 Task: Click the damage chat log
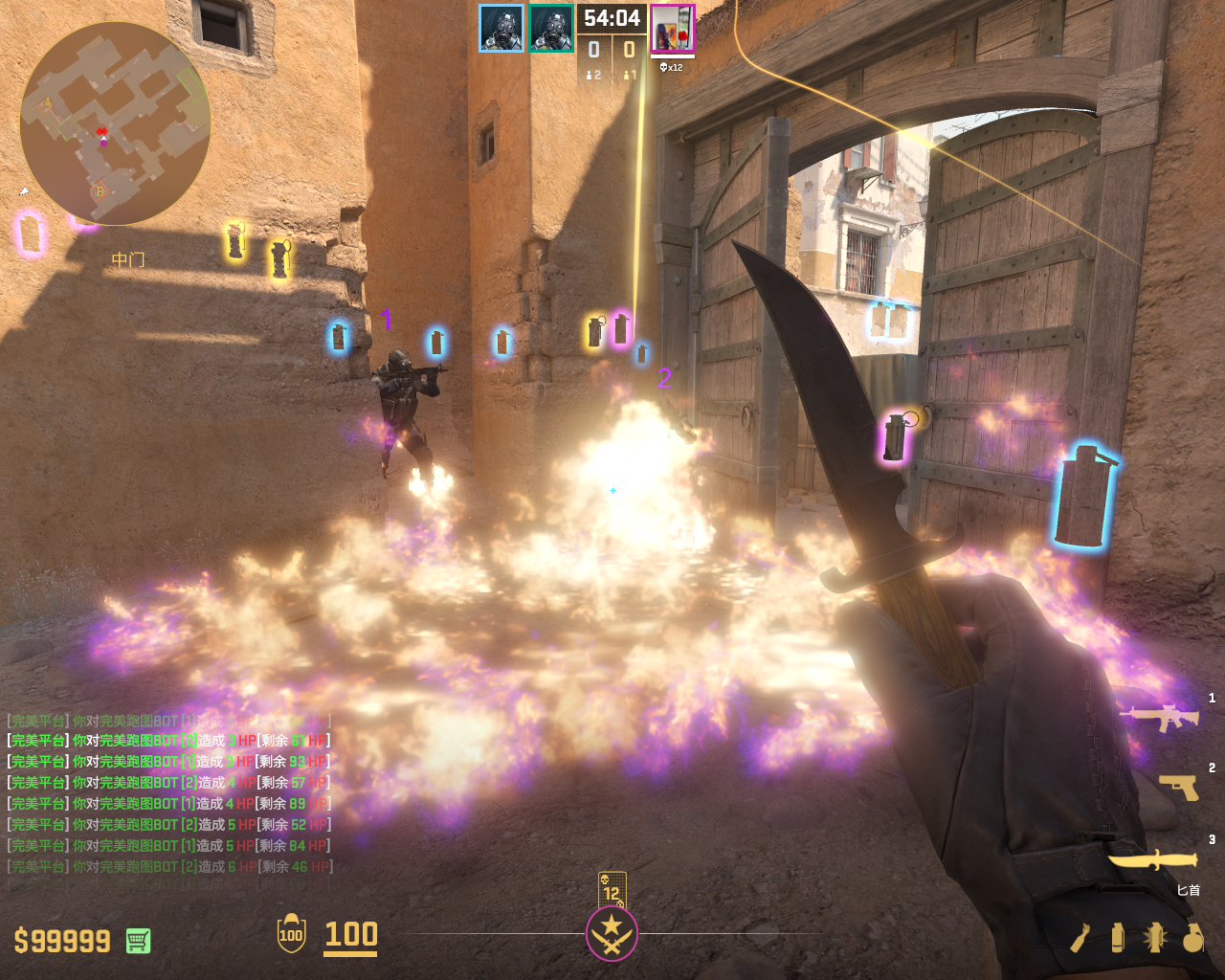(169, 793)
